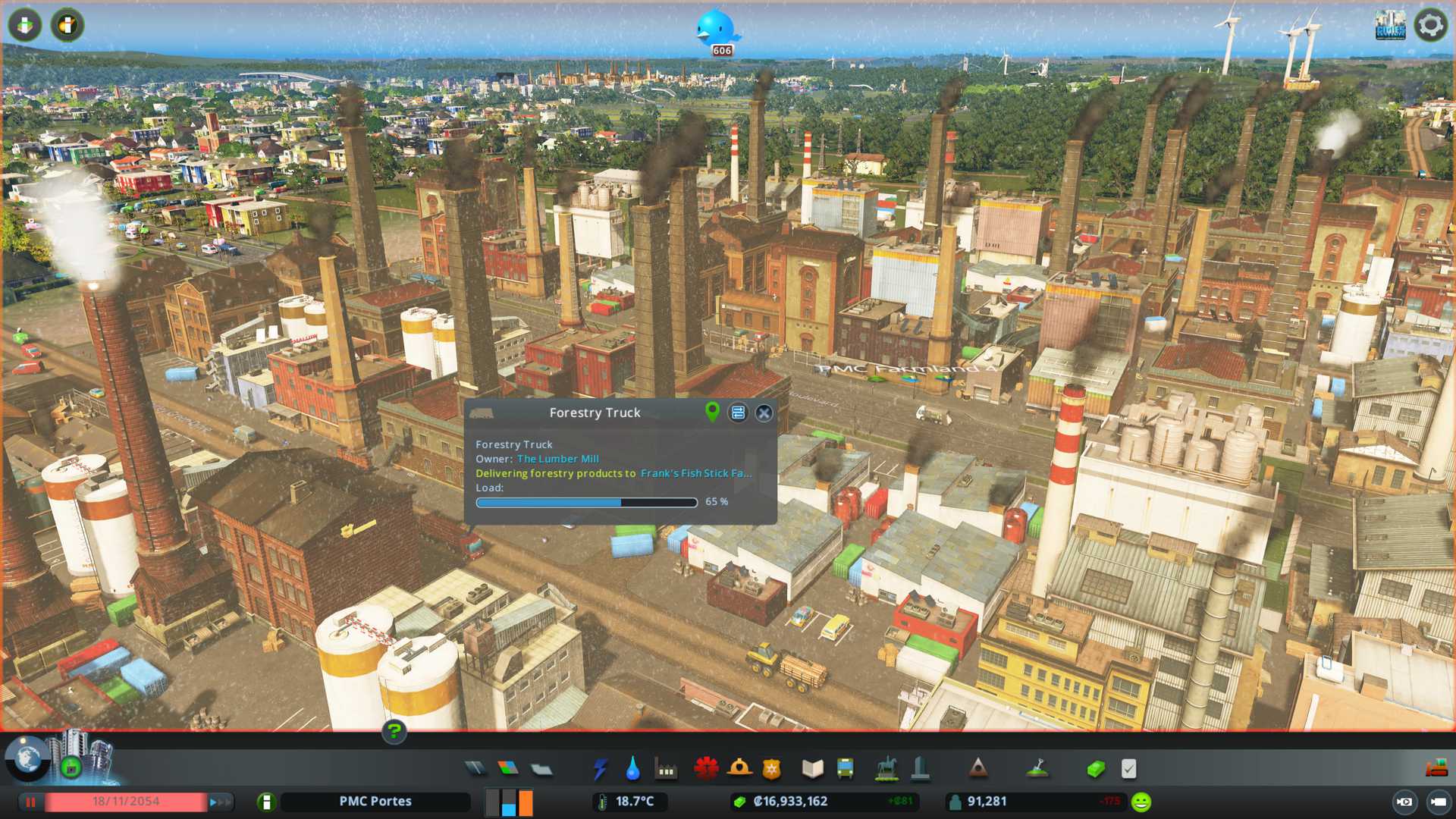Close the Forestry Truck info panel
This screenshot has height=819, width=1456.
pos(764,413)
